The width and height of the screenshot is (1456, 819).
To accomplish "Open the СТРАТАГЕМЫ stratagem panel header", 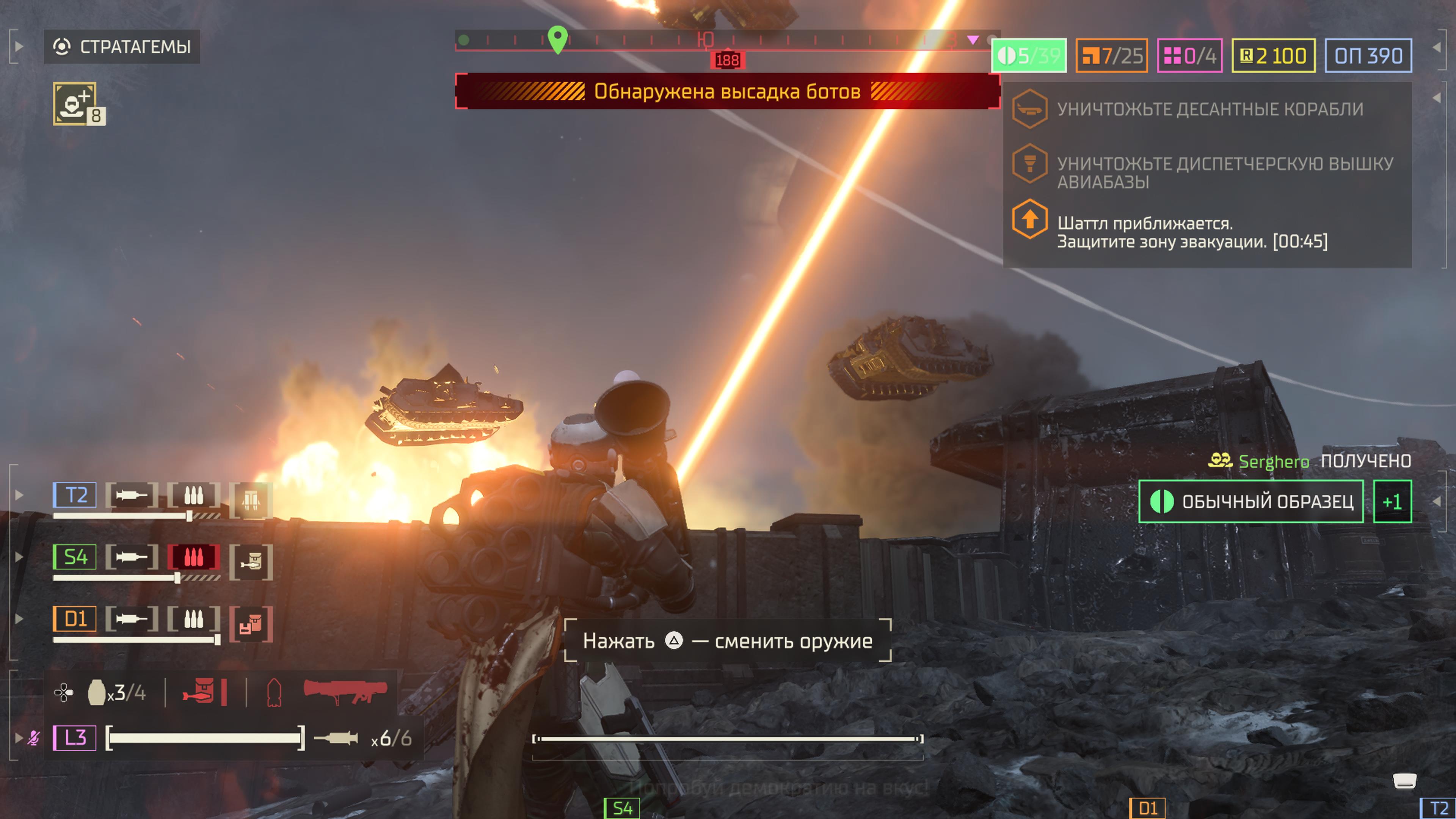I will tap(122, 46).
